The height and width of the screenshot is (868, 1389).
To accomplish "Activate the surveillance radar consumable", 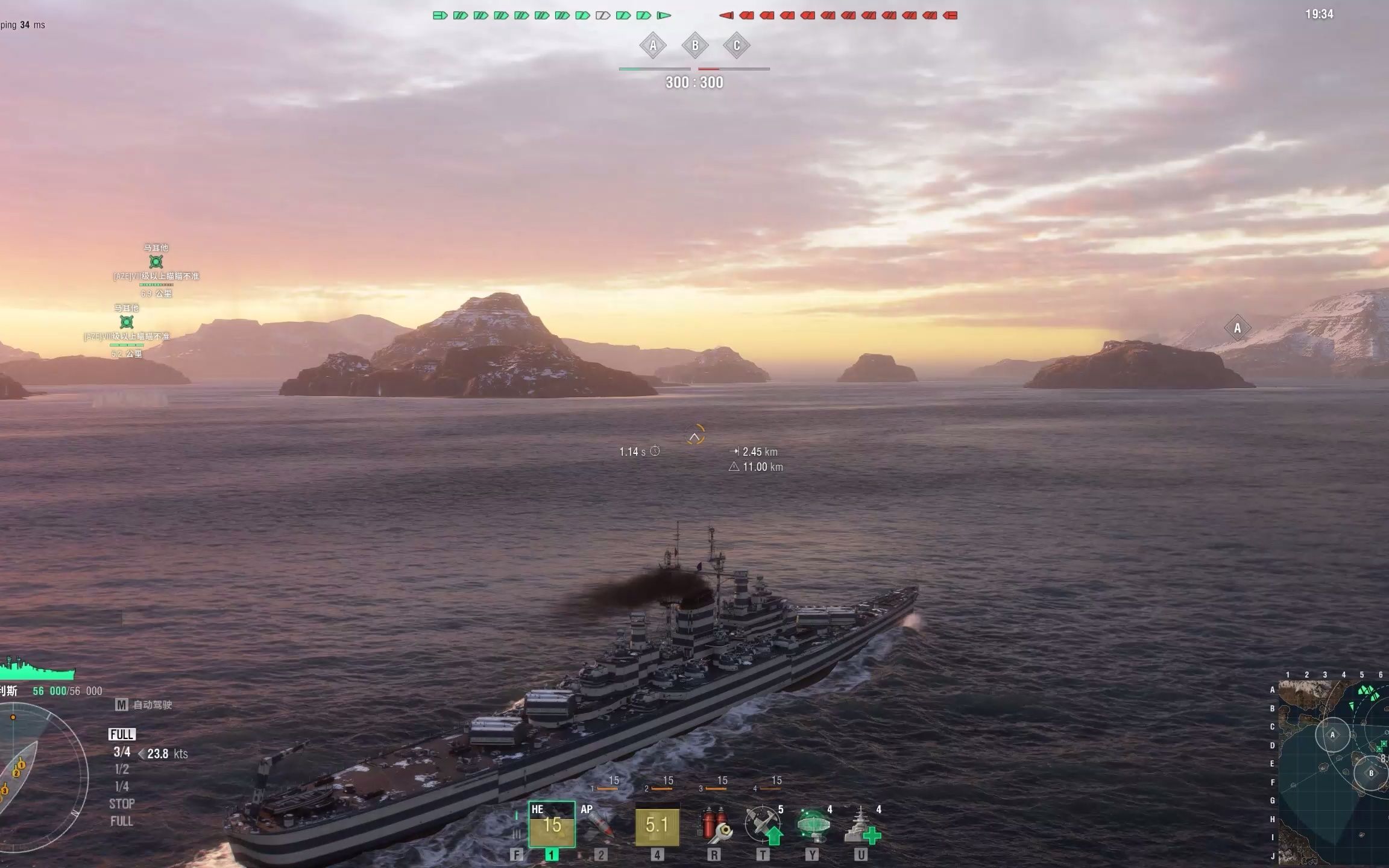I will coord(813,825).
